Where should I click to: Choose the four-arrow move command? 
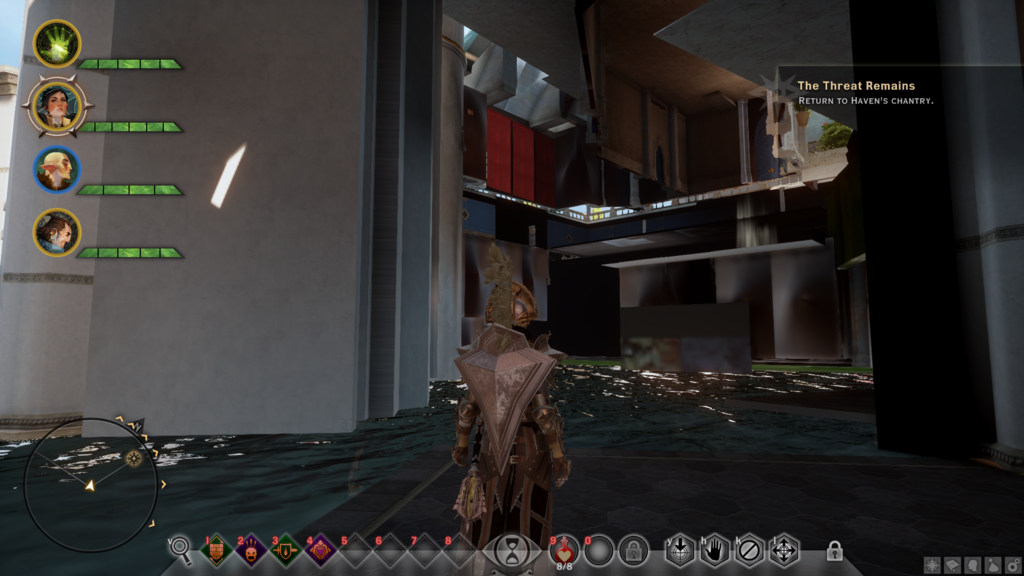[783, 549]
